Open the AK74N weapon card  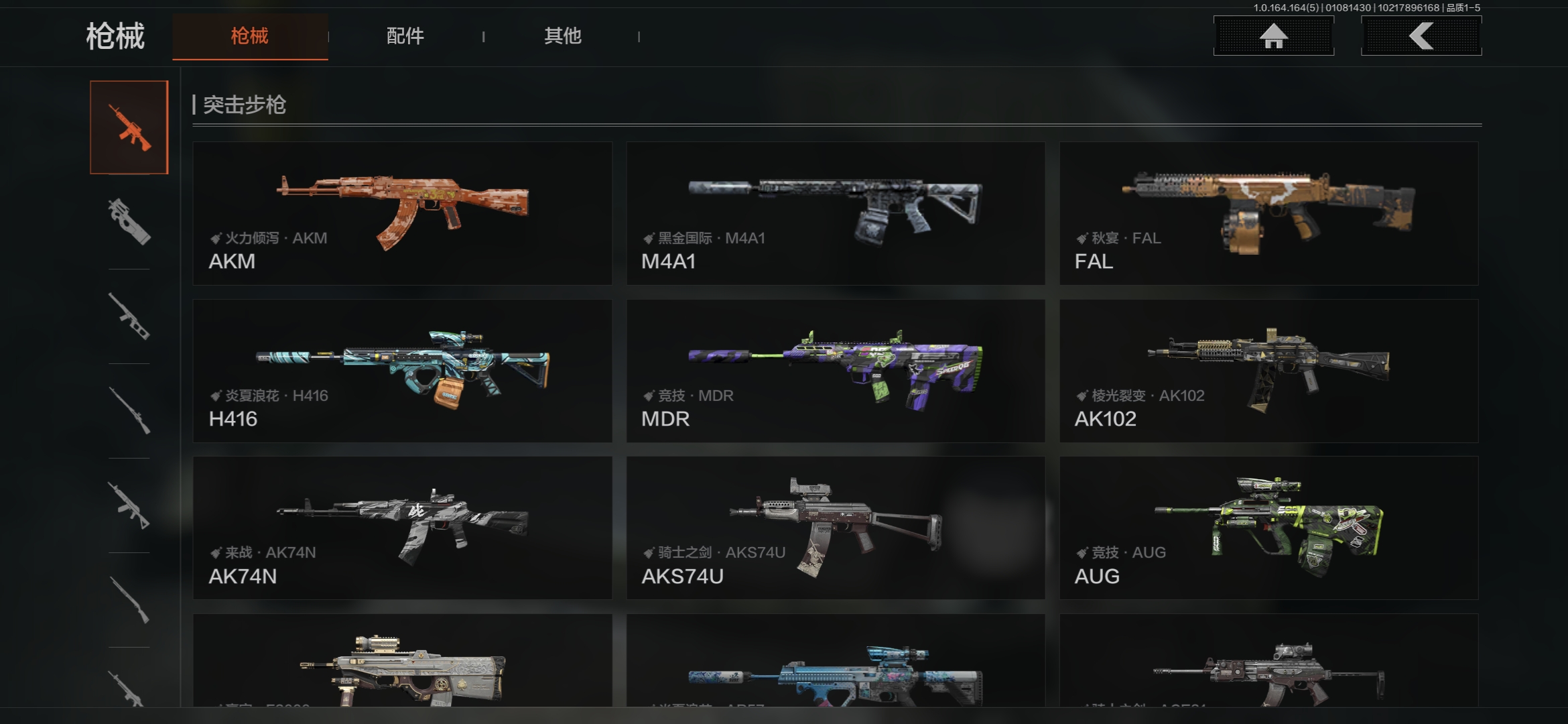tap(402, 528)
